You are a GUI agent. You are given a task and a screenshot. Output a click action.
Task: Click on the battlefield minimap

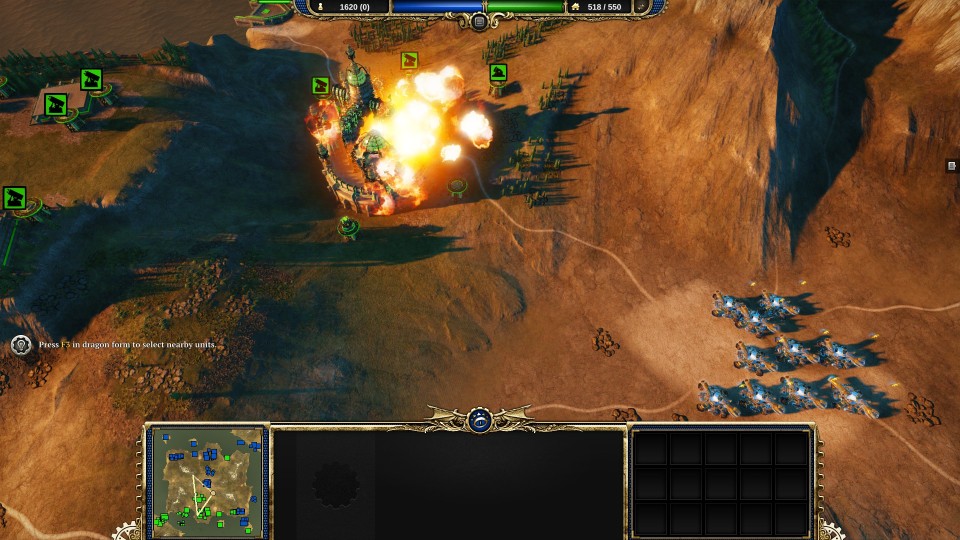(x=207, y=481)
